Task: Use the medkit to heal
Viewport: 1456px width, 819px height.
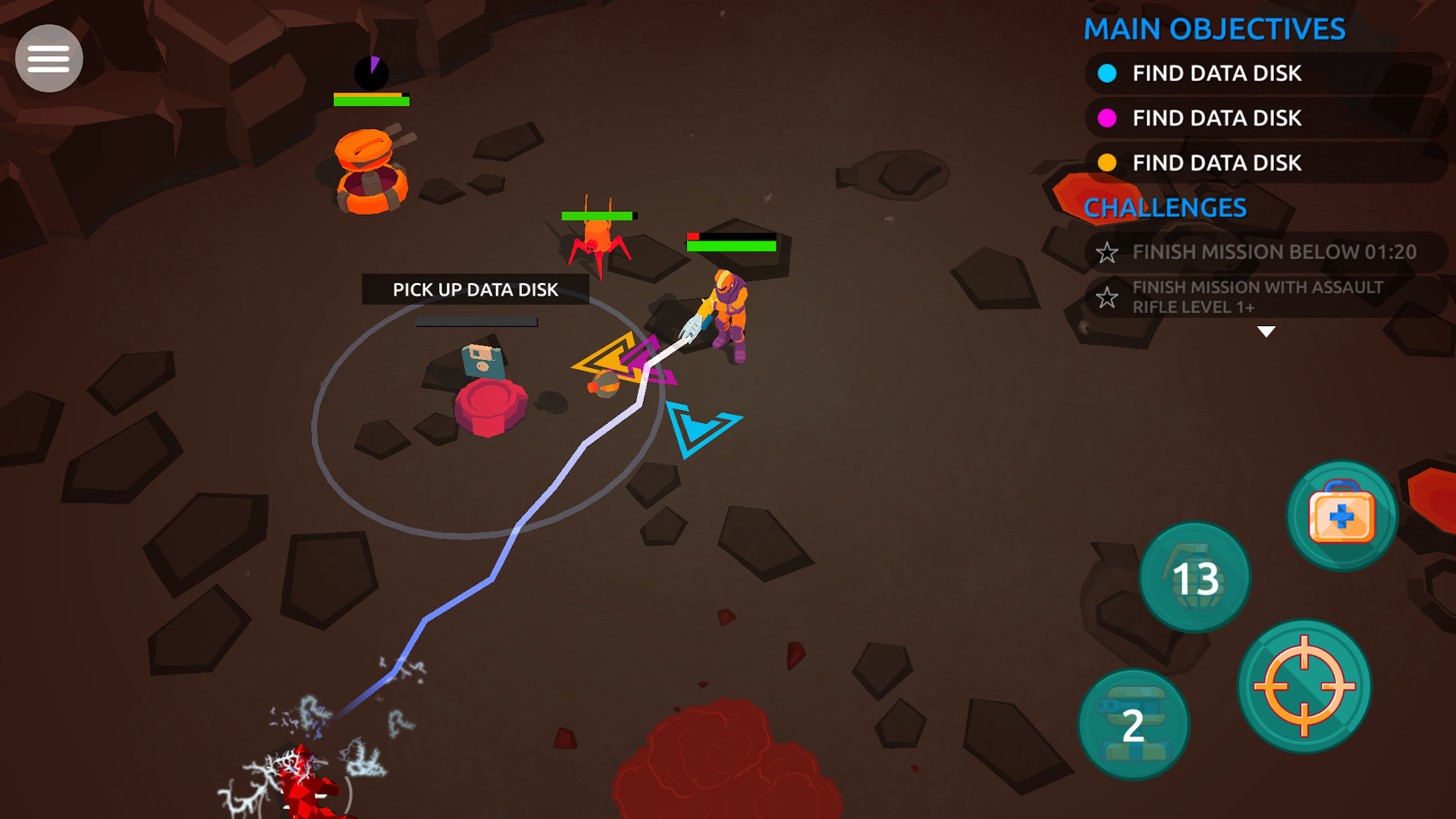Action: [x=1343, y=516]
